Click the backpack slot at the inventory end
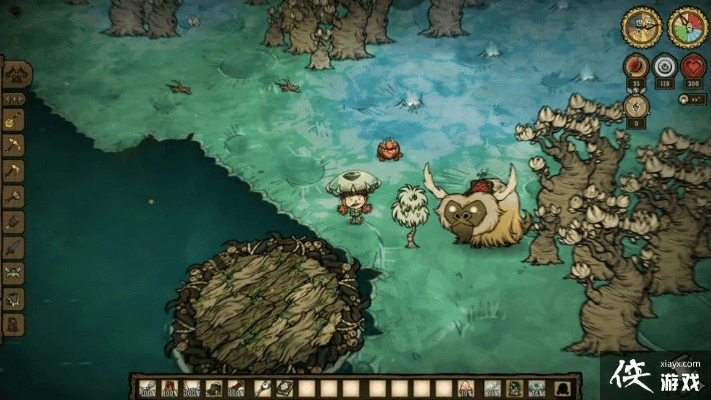This screenshot has width=711, height=400. pyautogui.click(x=565, y=388)
